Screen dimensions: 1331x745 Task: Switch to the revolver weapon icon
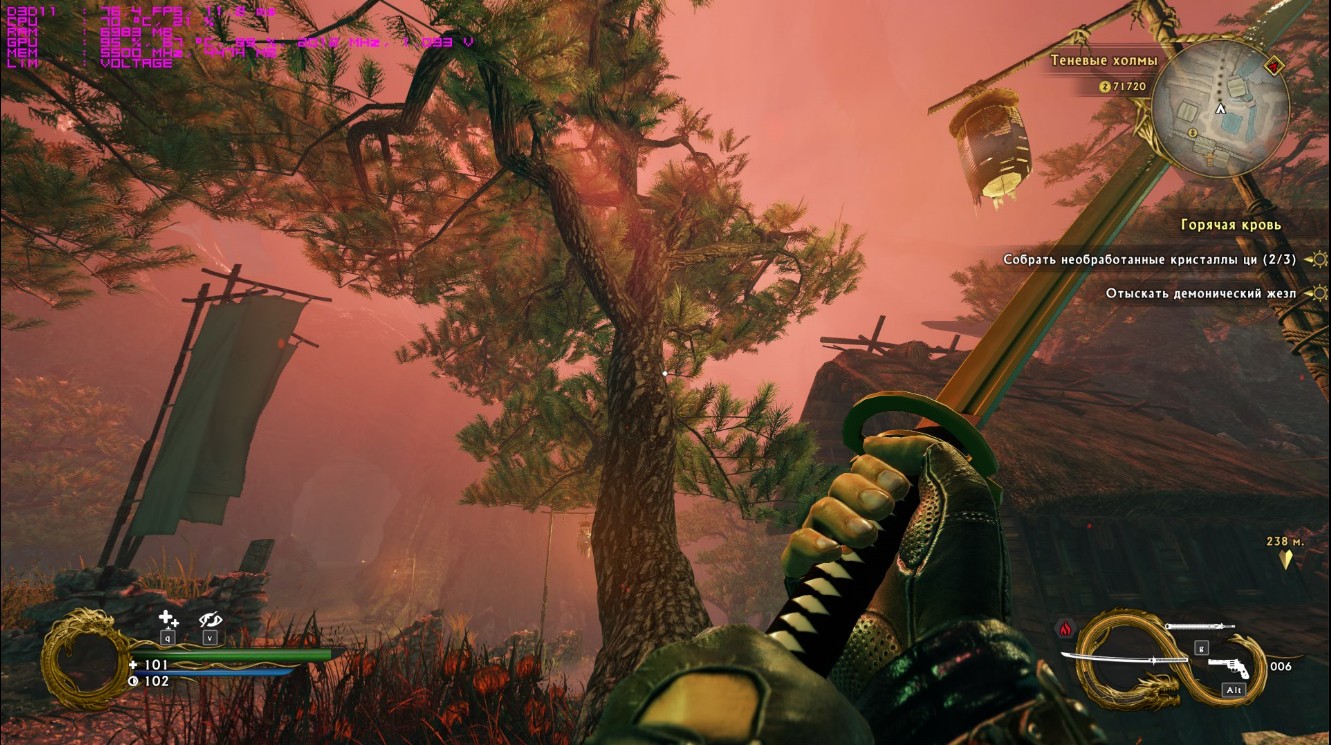click(x=1229, y=668)
